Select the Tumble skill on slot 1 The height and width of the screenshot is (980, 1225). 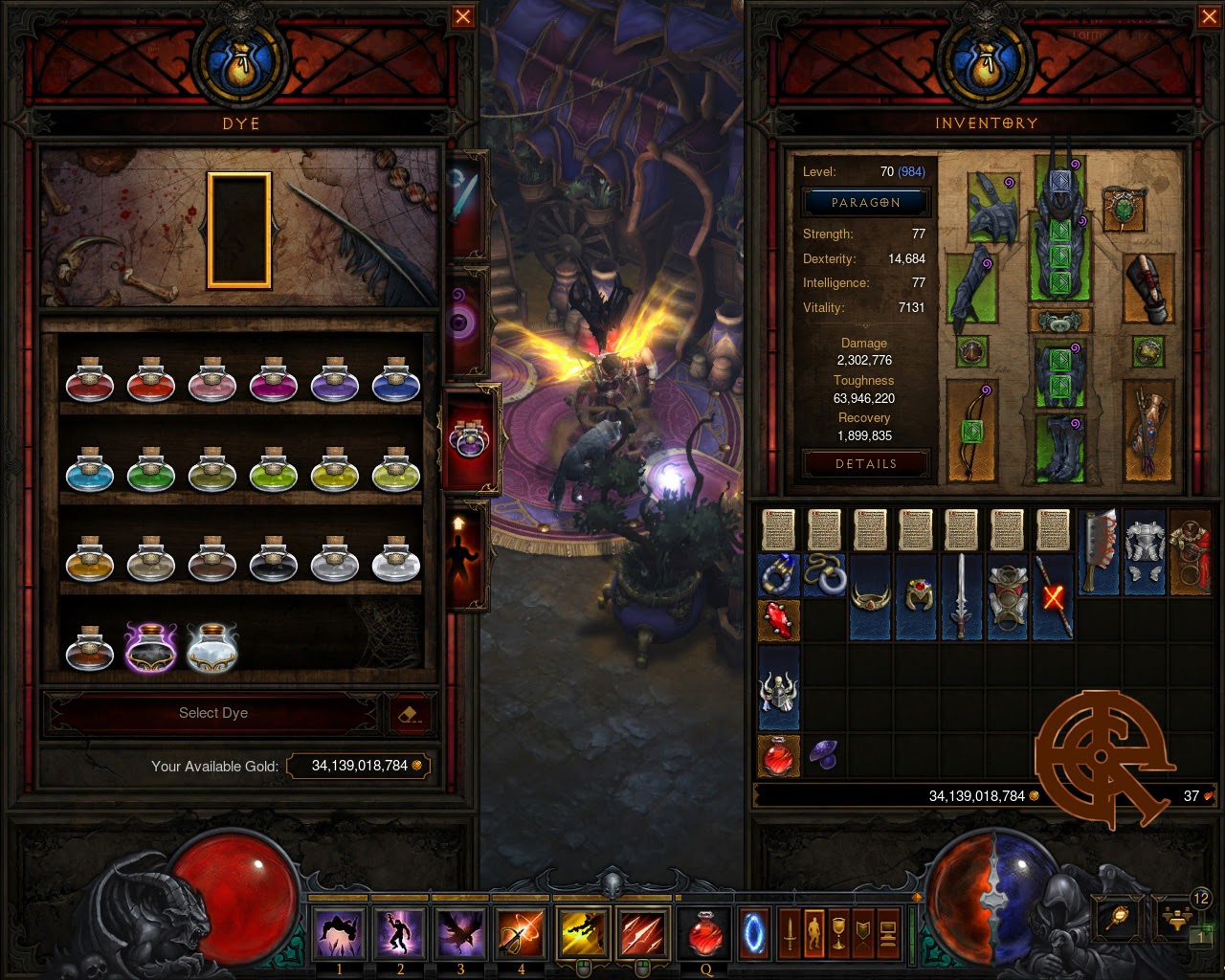pos(339,933)
